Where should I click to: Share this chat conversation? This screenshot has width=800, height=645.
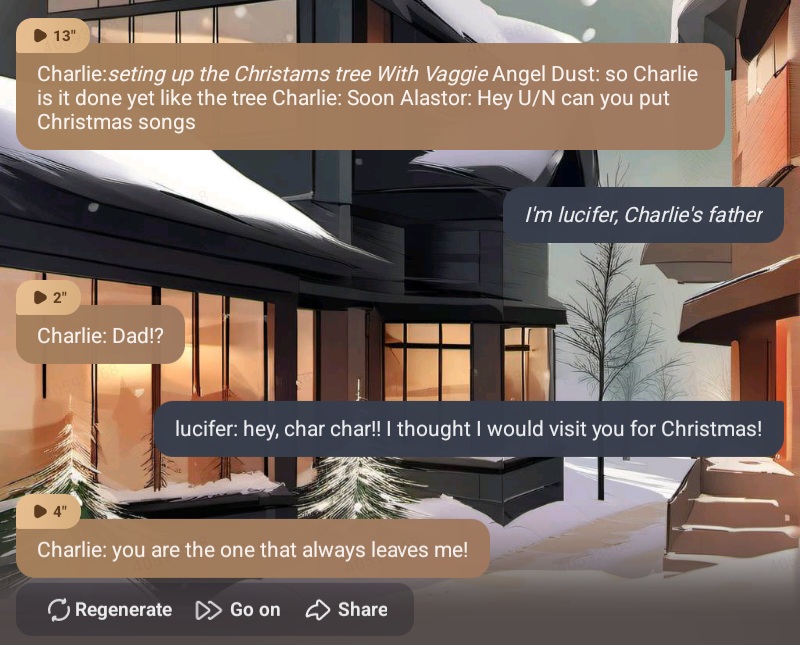pos(347,609)
